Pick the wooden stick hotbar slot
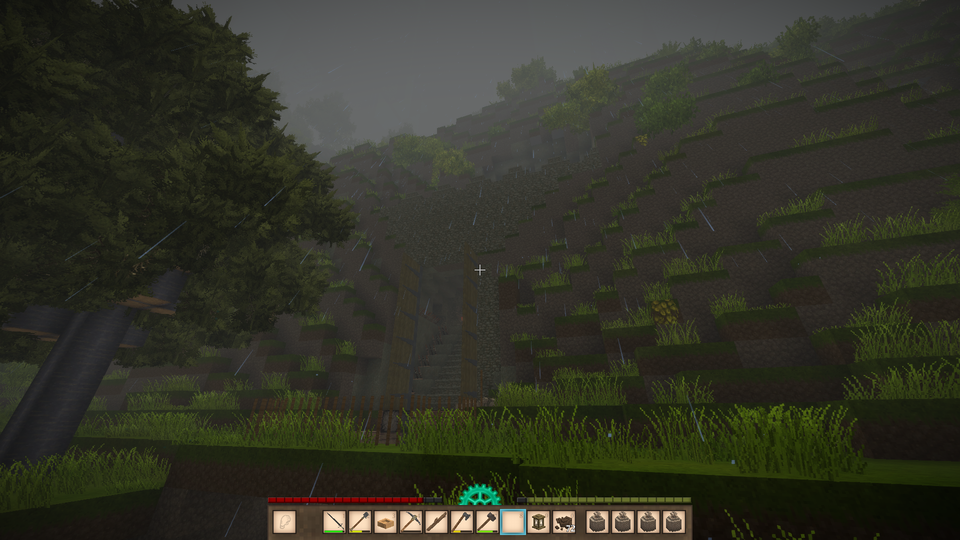The image size is (960, 540). 436,521
